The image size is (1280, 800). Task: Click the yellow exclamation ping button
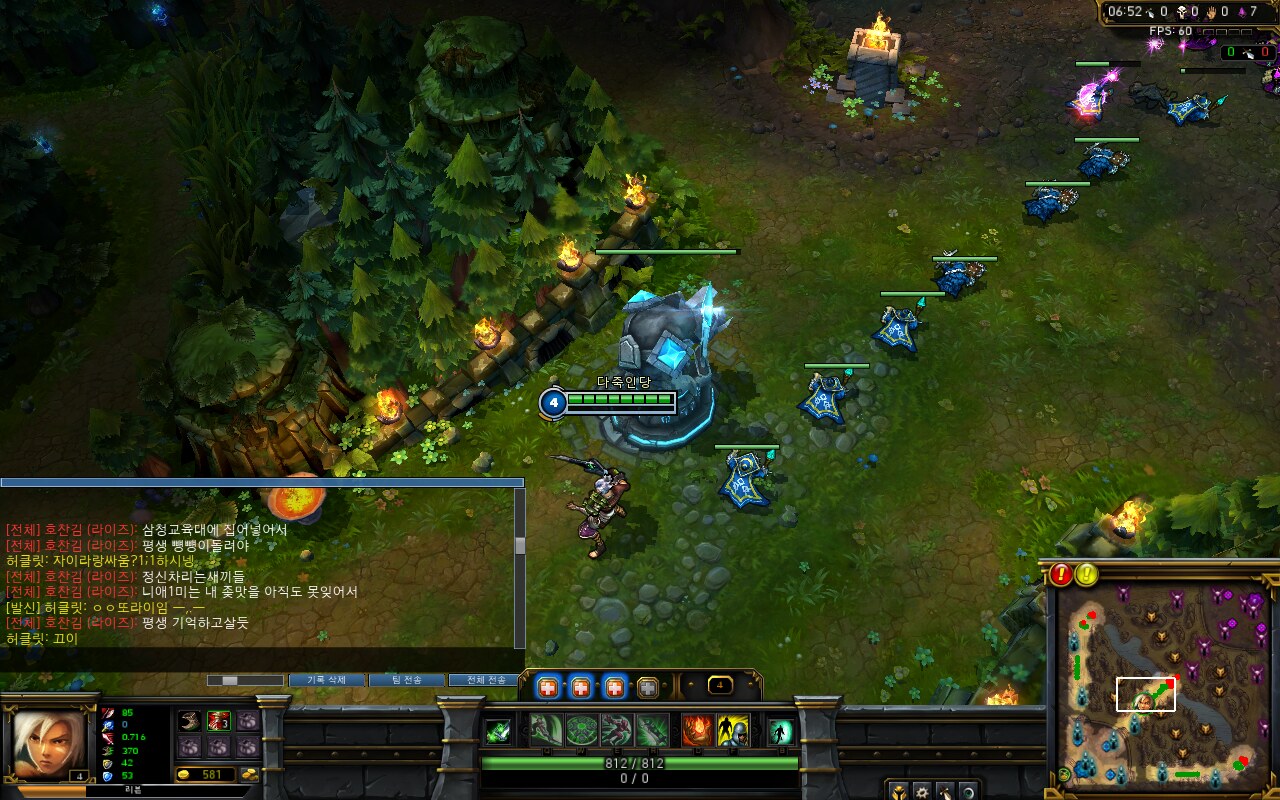point(1087,574)
